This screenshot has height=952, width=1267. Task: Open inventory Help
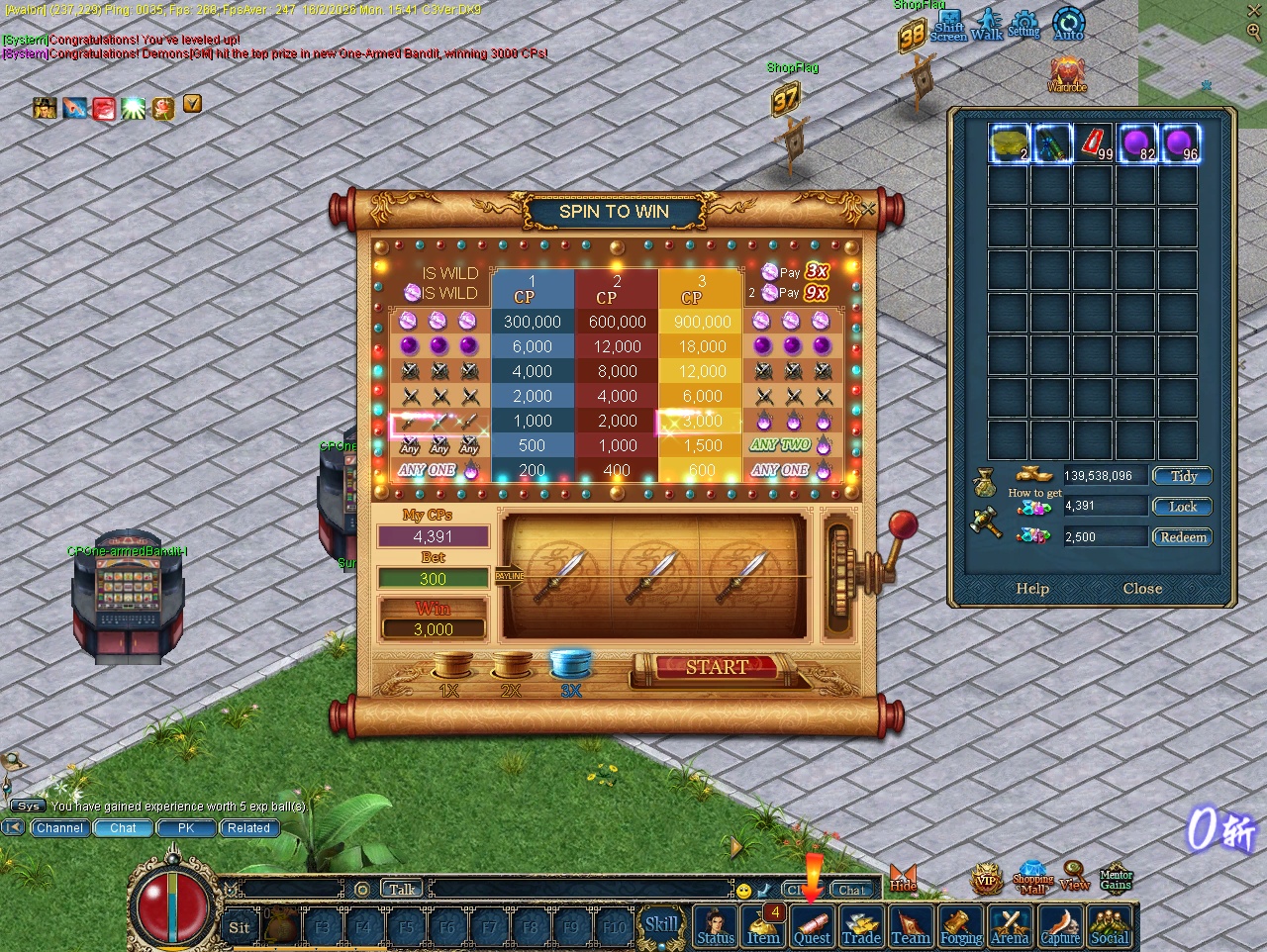coord(1032,589)
